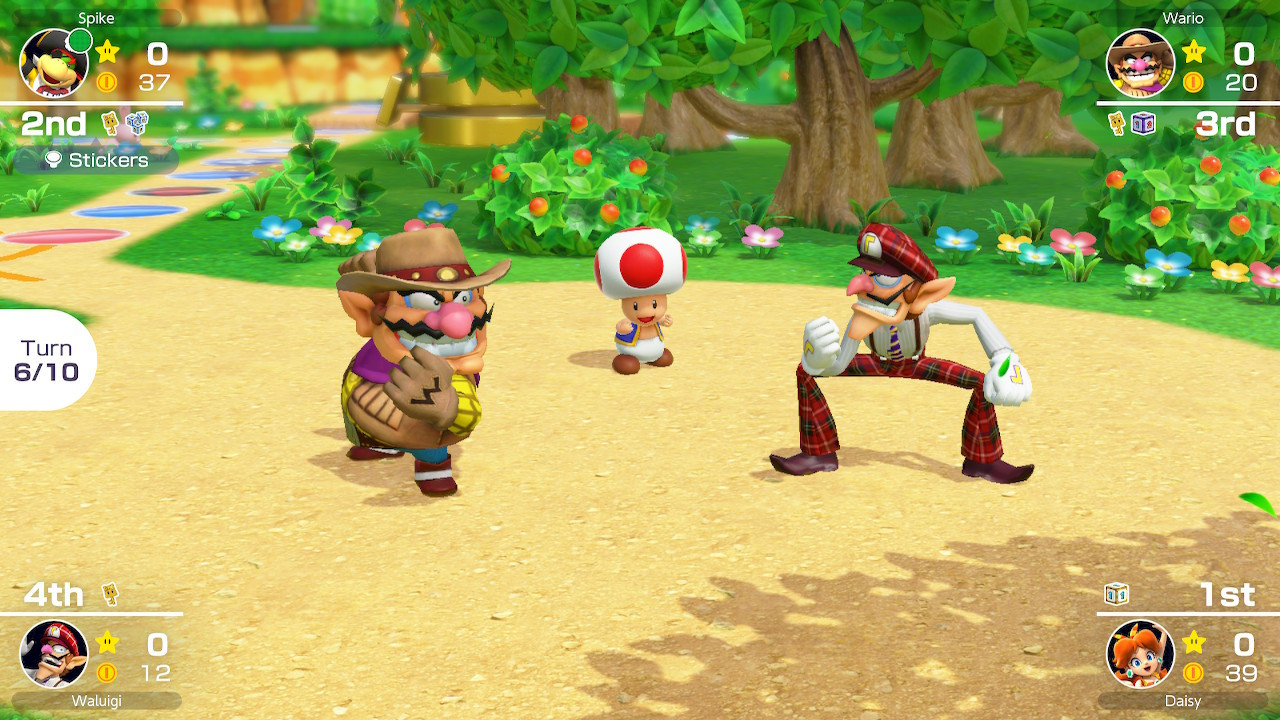Expand Wario's 3rd place rank panel

[1227, 124]
